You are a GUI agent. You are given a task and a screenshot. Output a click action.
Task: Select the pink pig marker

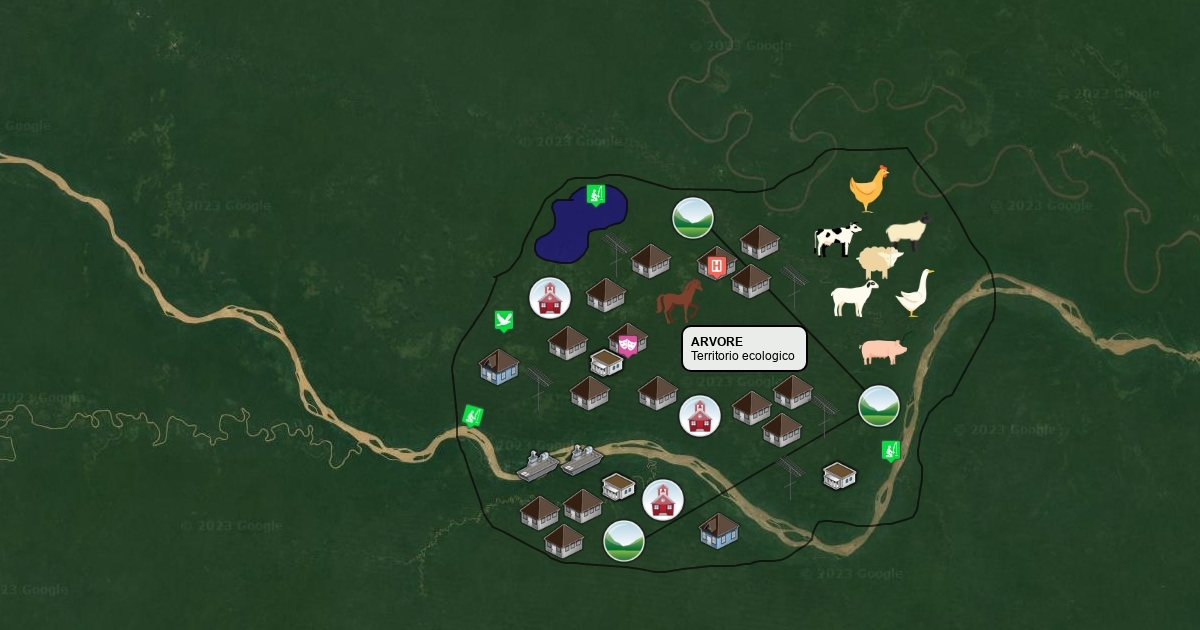pos(883,350)
